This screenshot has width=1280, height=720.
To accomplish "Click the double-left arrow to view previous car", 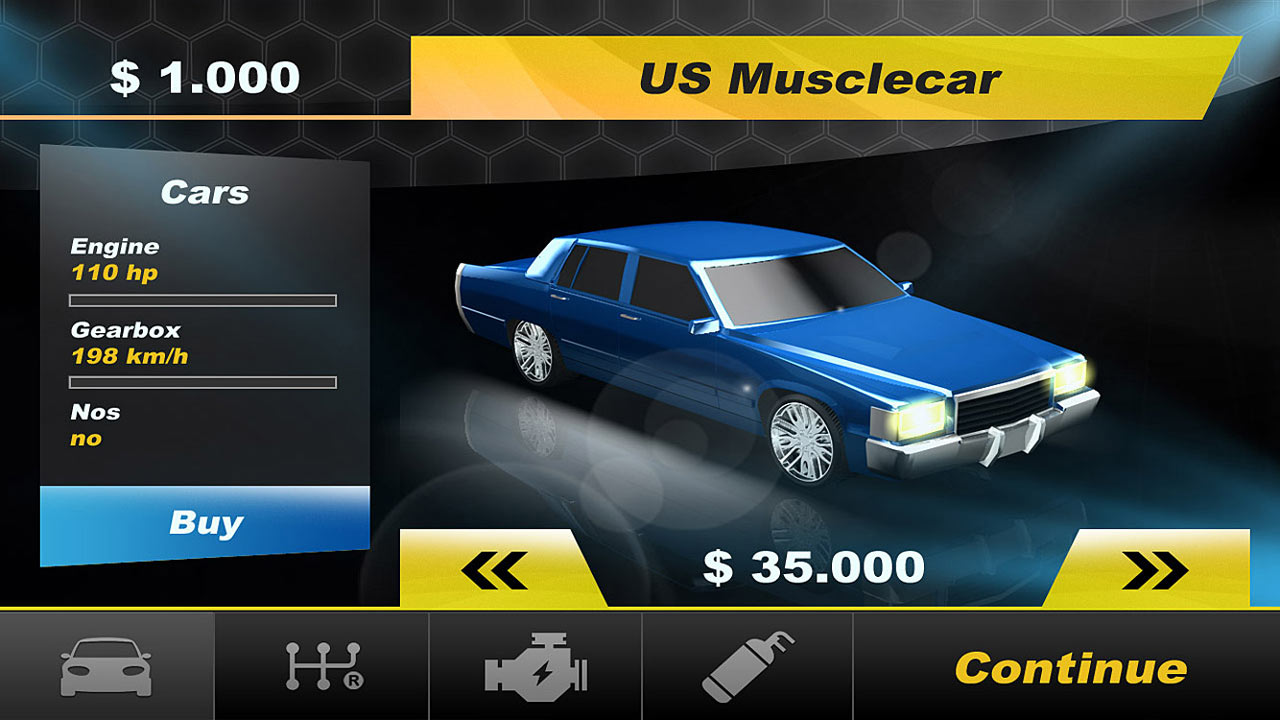I will click(495, 565).
